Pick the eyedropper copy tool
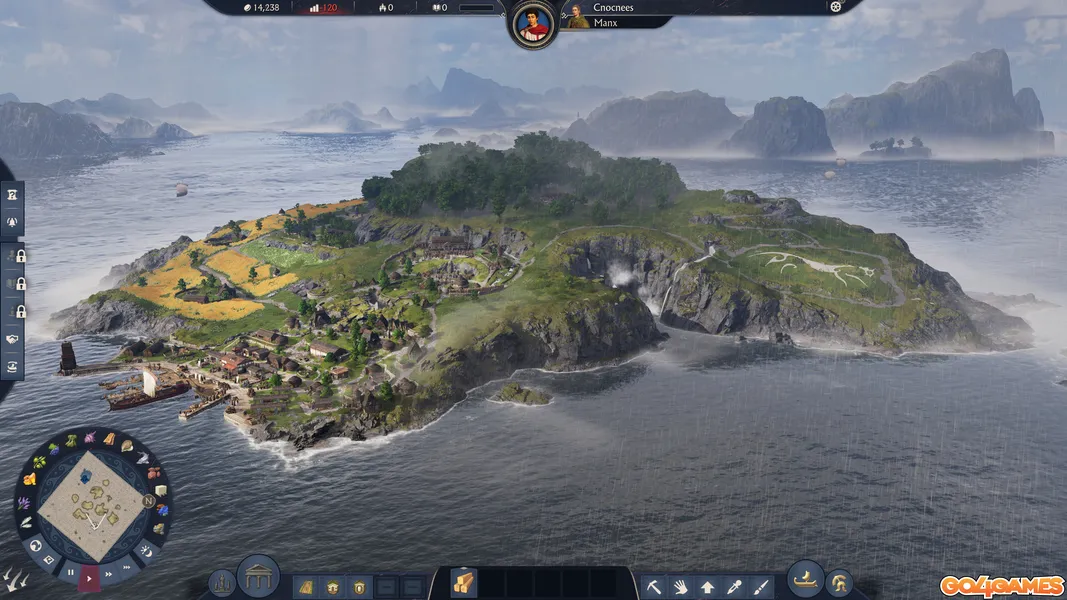The width and height of the screenshot is (1067, 600). pos(734,586)
